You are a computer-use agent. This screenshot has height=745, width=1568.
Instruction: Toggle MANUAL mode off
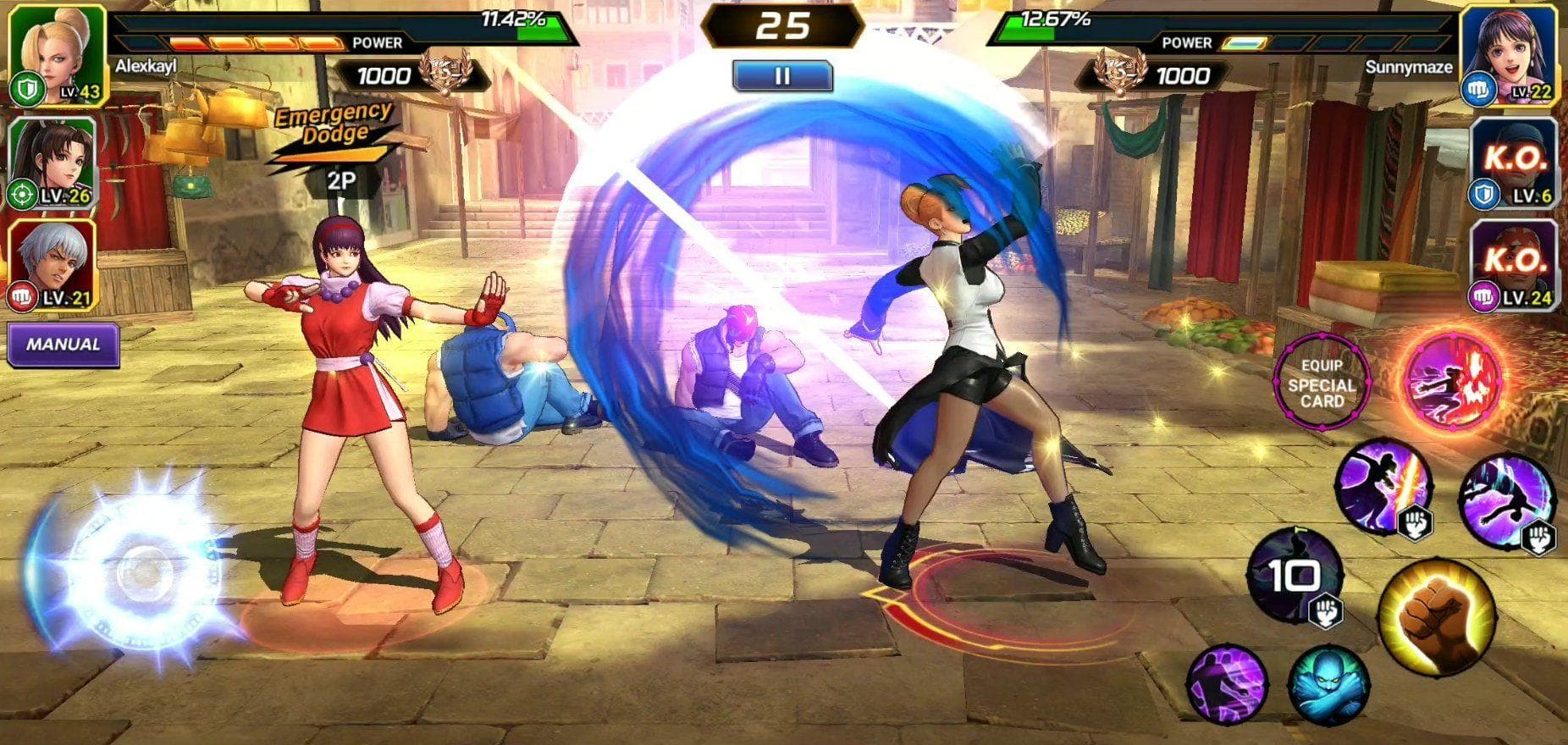pos(62,345)
